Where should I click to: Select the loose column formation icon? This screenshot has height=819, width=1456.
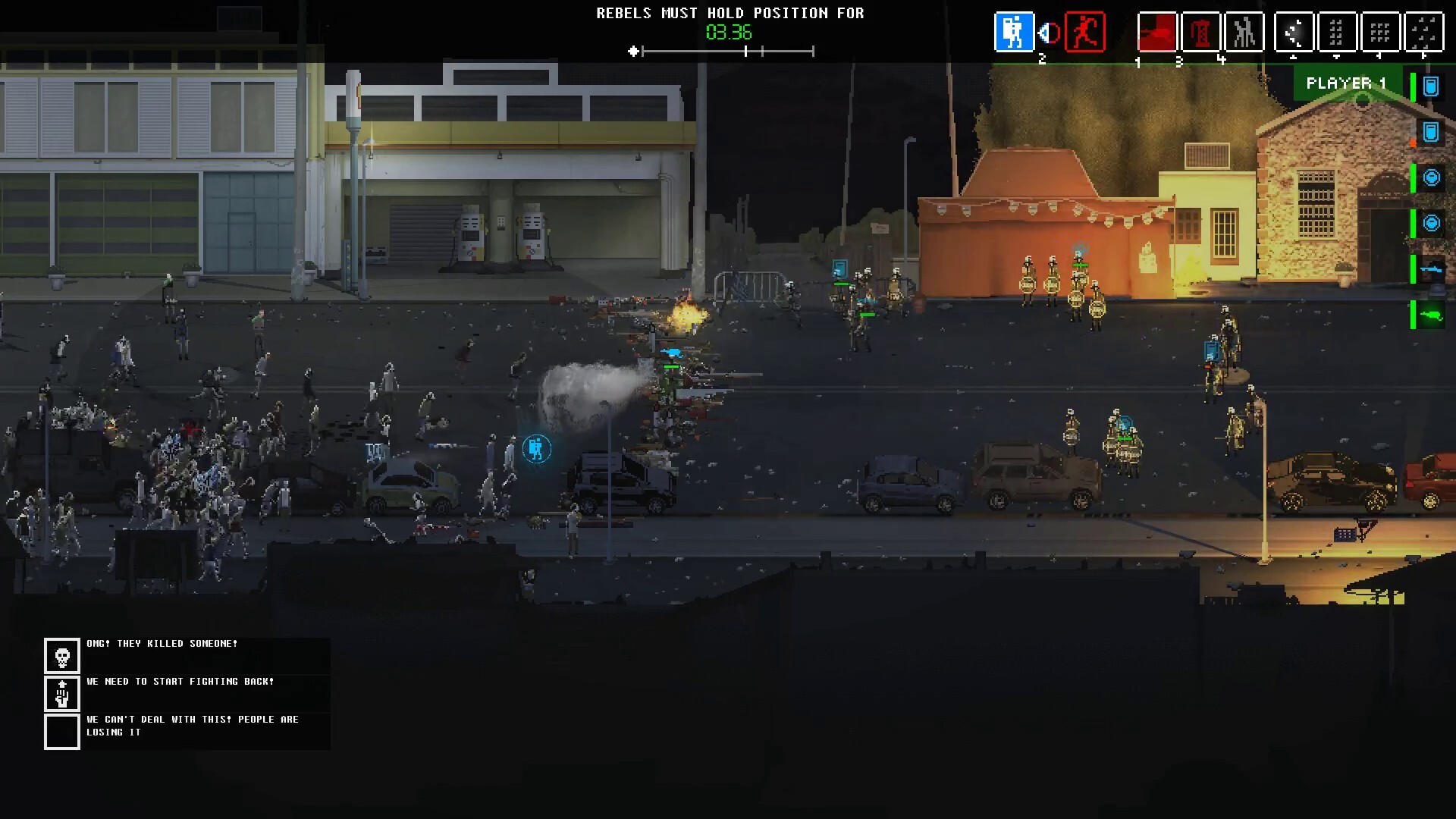click(x=1337, y=32)
